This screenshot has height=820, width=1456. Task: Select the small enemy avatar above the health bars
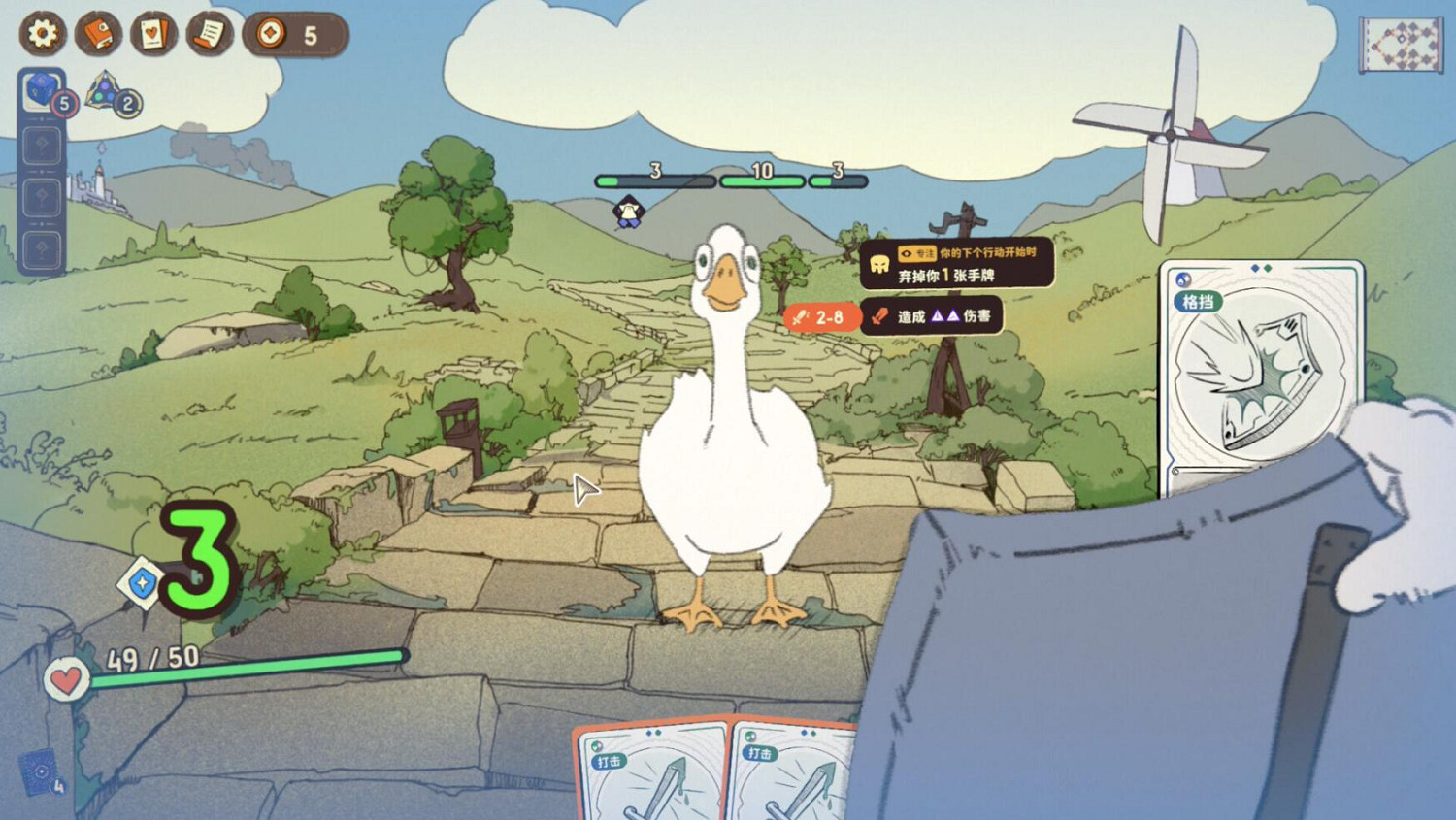(x=627, y=212)
